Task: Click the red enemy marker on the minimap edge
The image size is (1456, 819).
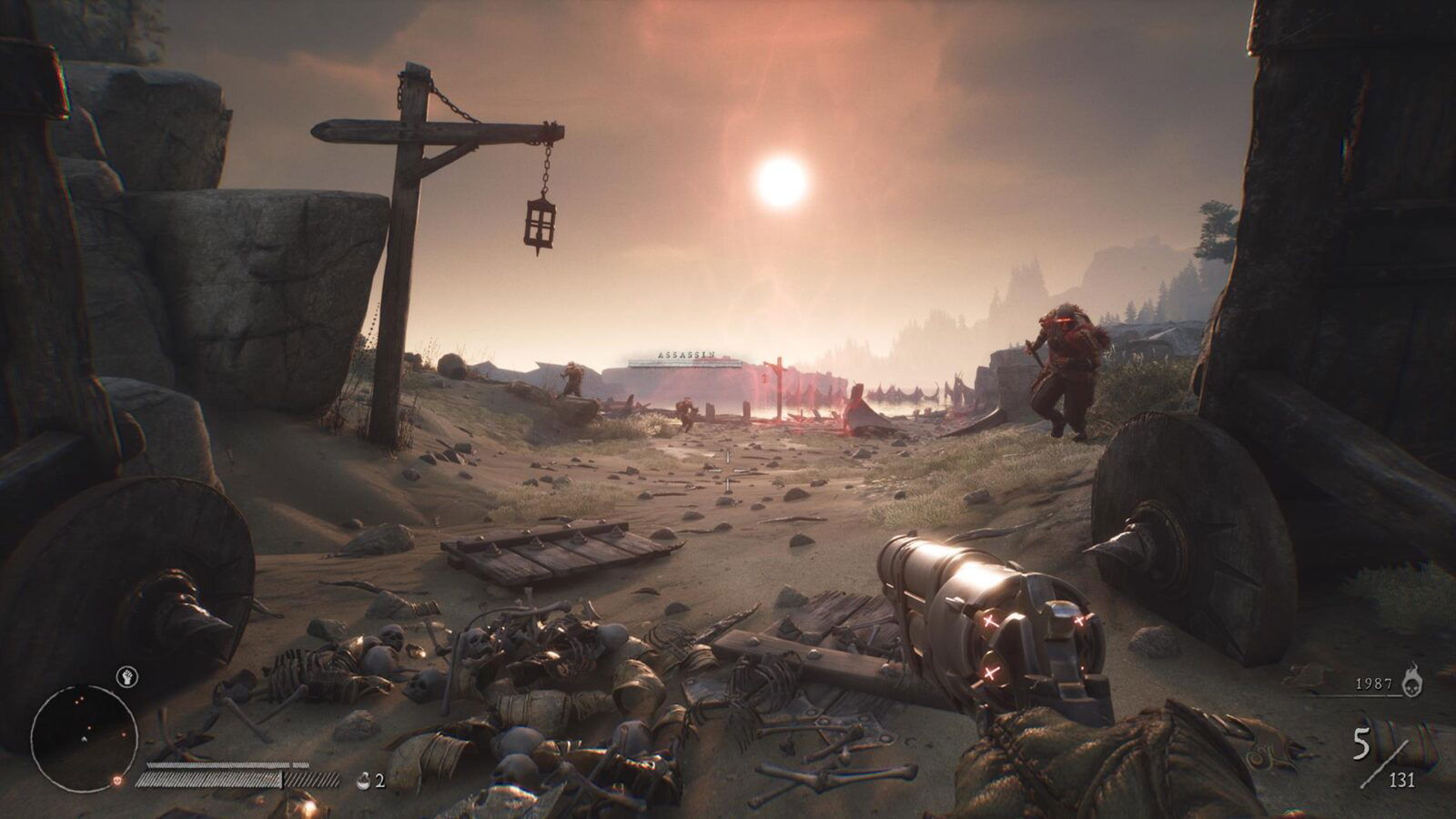Action: pos(116,780)
